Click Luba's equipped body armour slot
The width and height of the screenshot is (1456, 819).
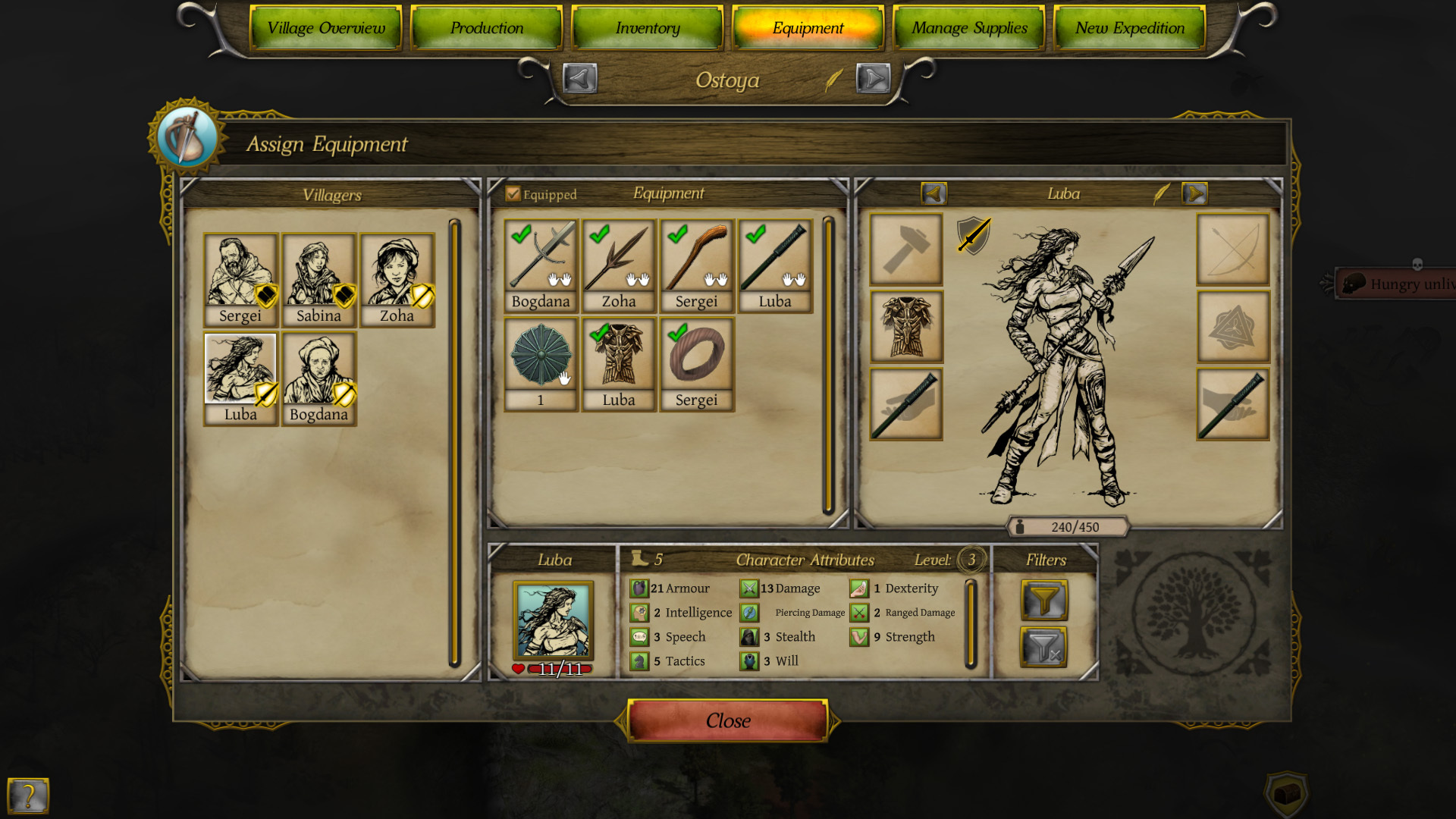pyautogui.click(x=906, y=327)
